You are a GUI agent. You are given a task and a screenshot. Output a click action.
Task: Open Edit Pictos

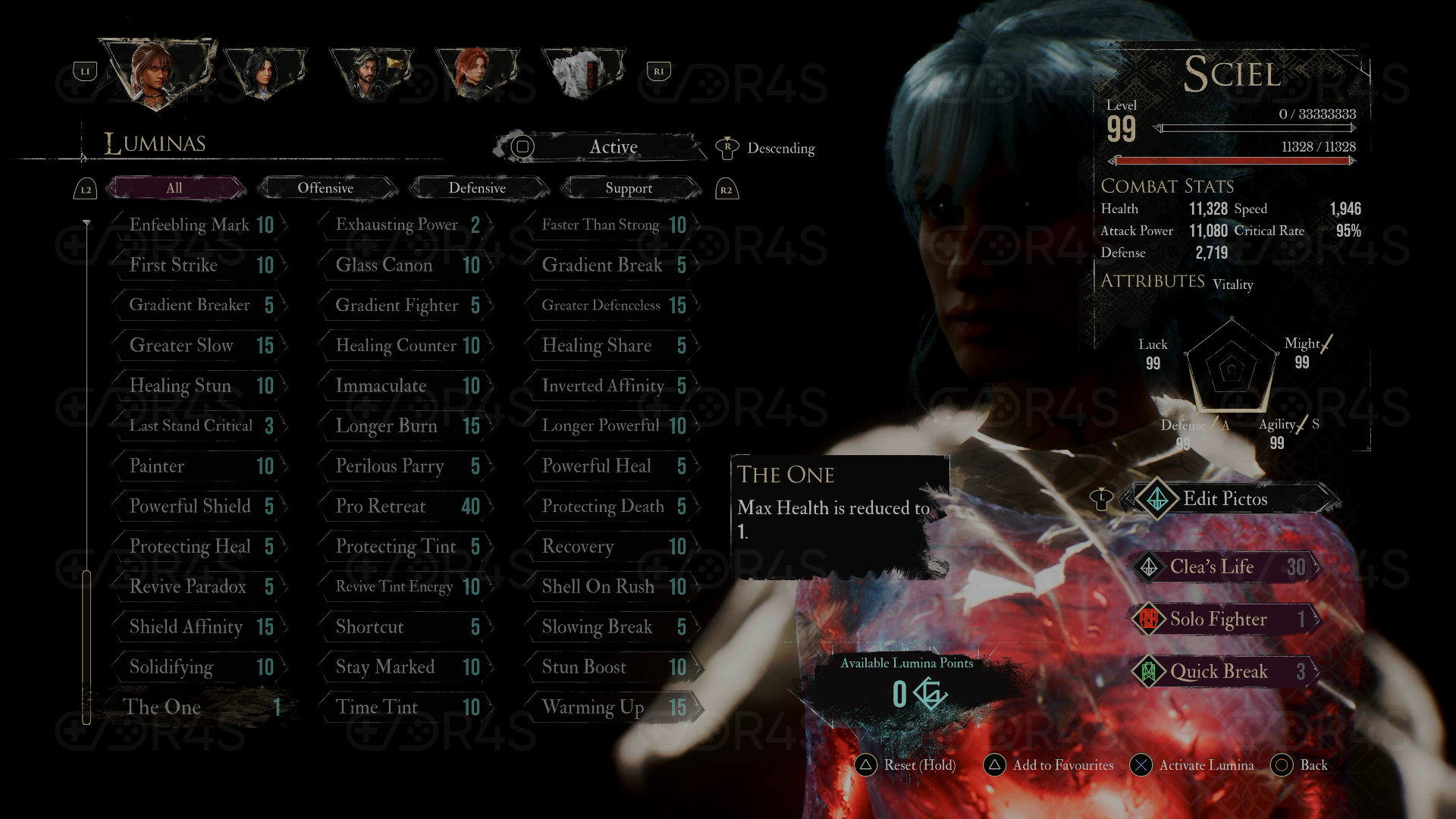click(x=1225, y=499)
